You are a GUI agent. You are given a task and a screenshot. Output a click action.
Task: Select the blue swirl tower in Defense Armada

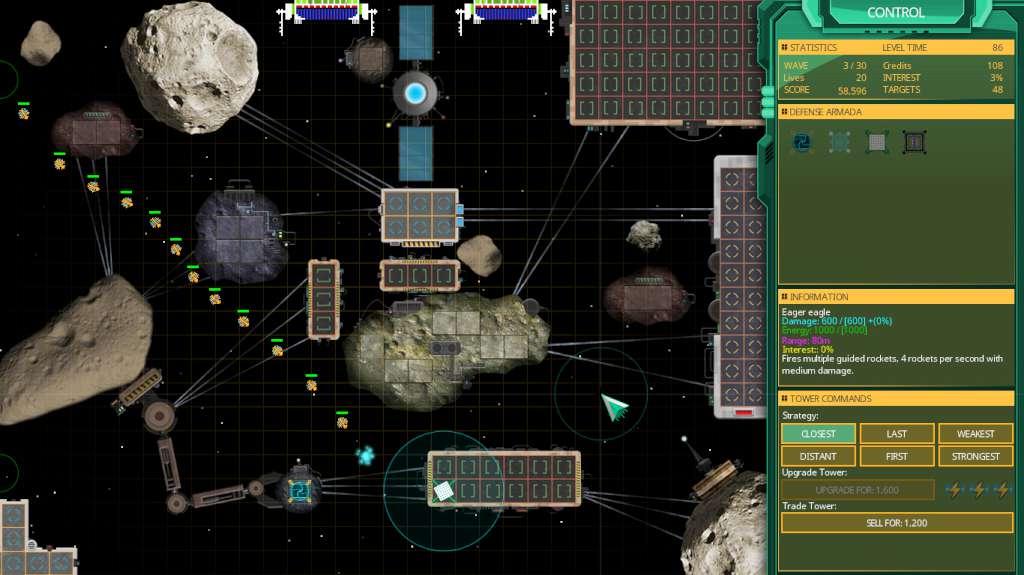pos(801,143)
